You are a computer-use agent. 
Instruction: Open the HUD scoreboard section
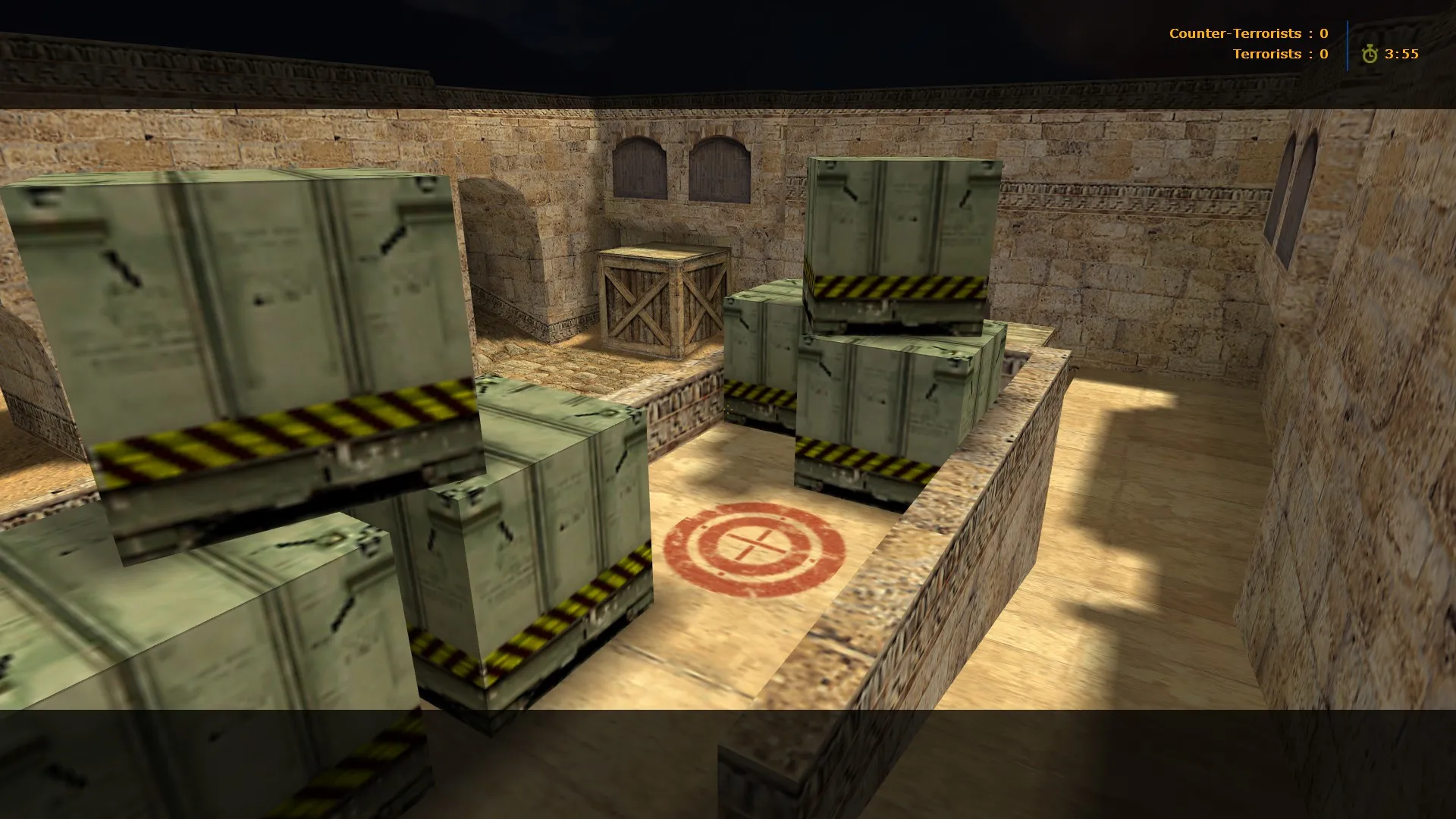coord(1289,43)
